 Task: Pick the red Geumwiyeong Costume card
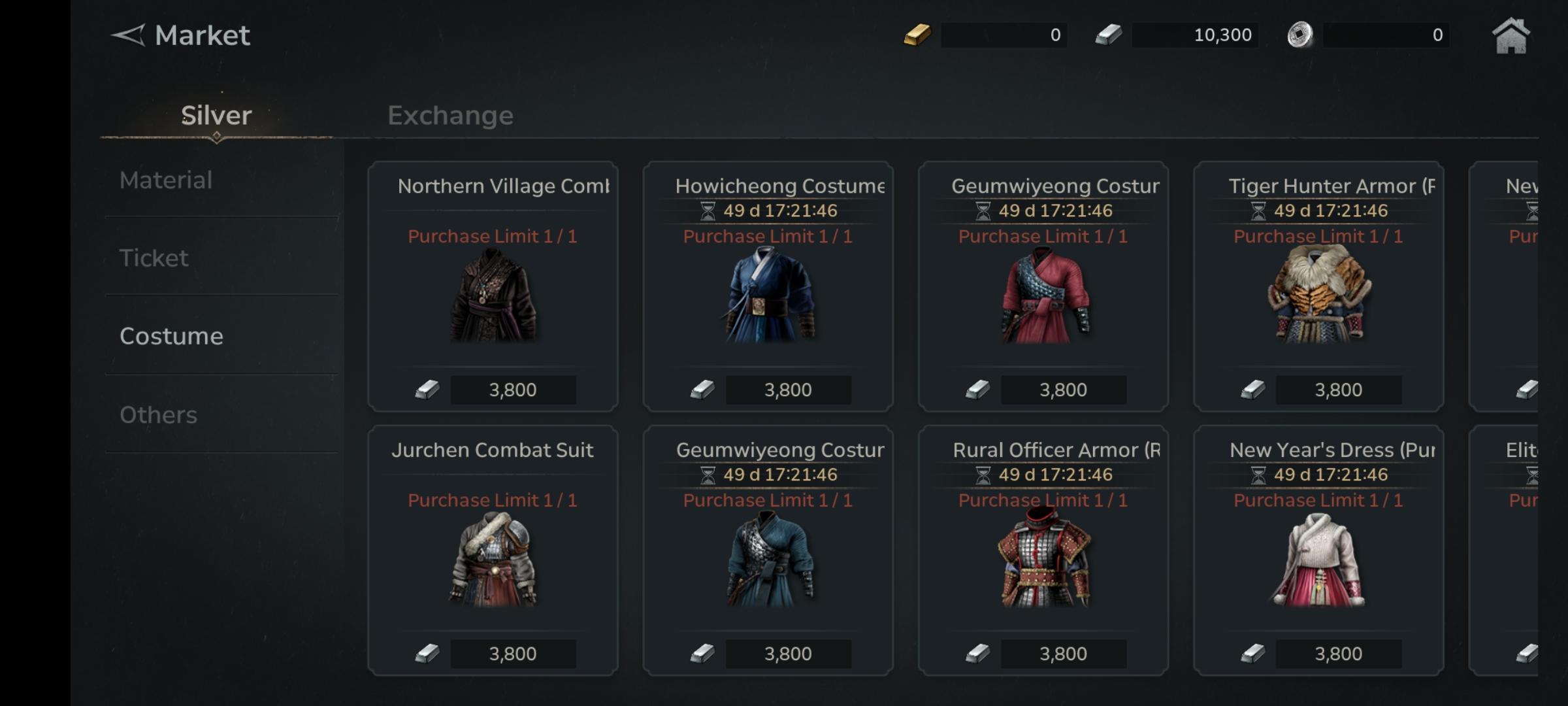click(x=1043, y=286)
